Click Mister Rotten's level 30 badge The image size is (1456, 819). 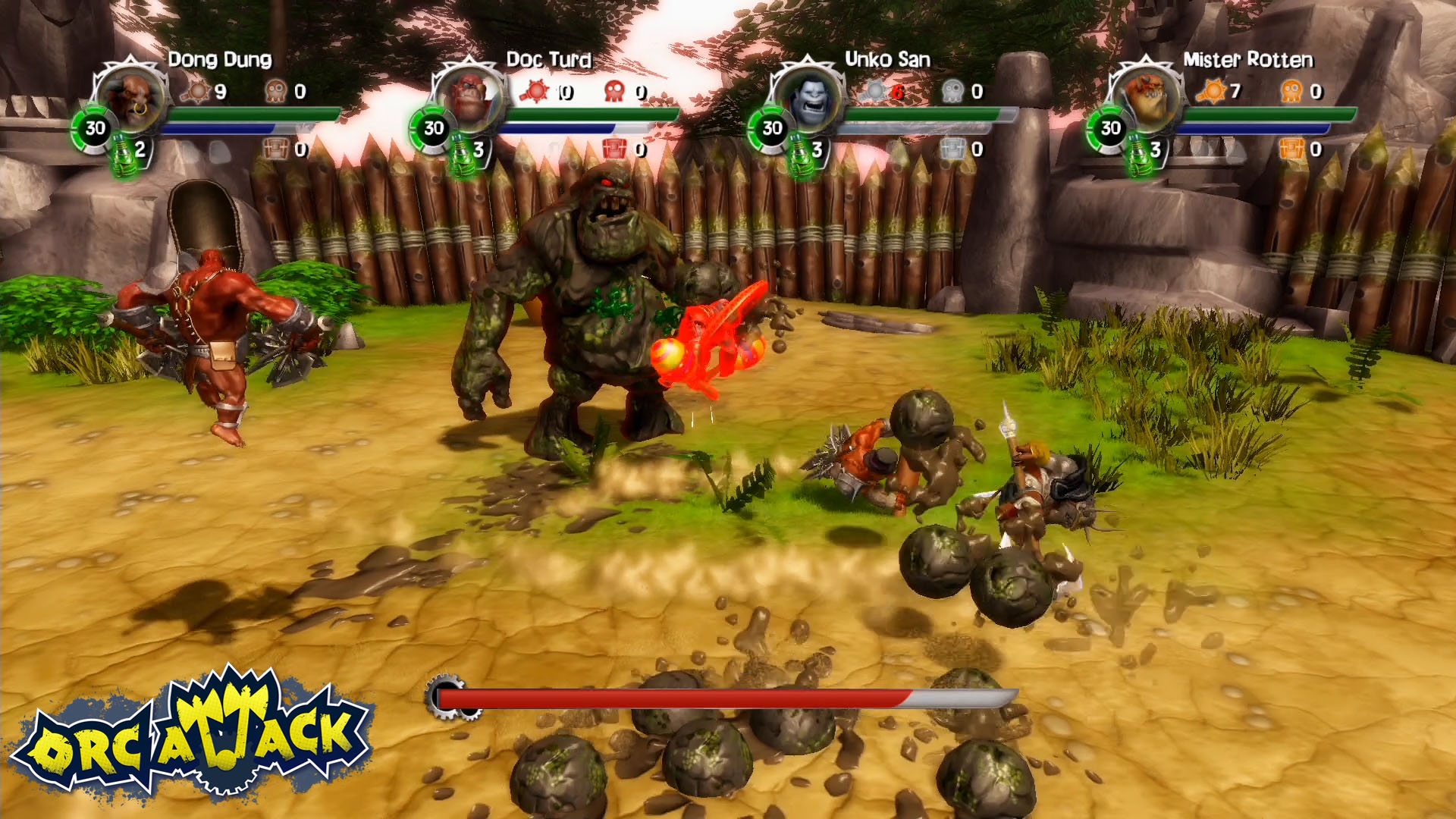tap(1110, 129)
